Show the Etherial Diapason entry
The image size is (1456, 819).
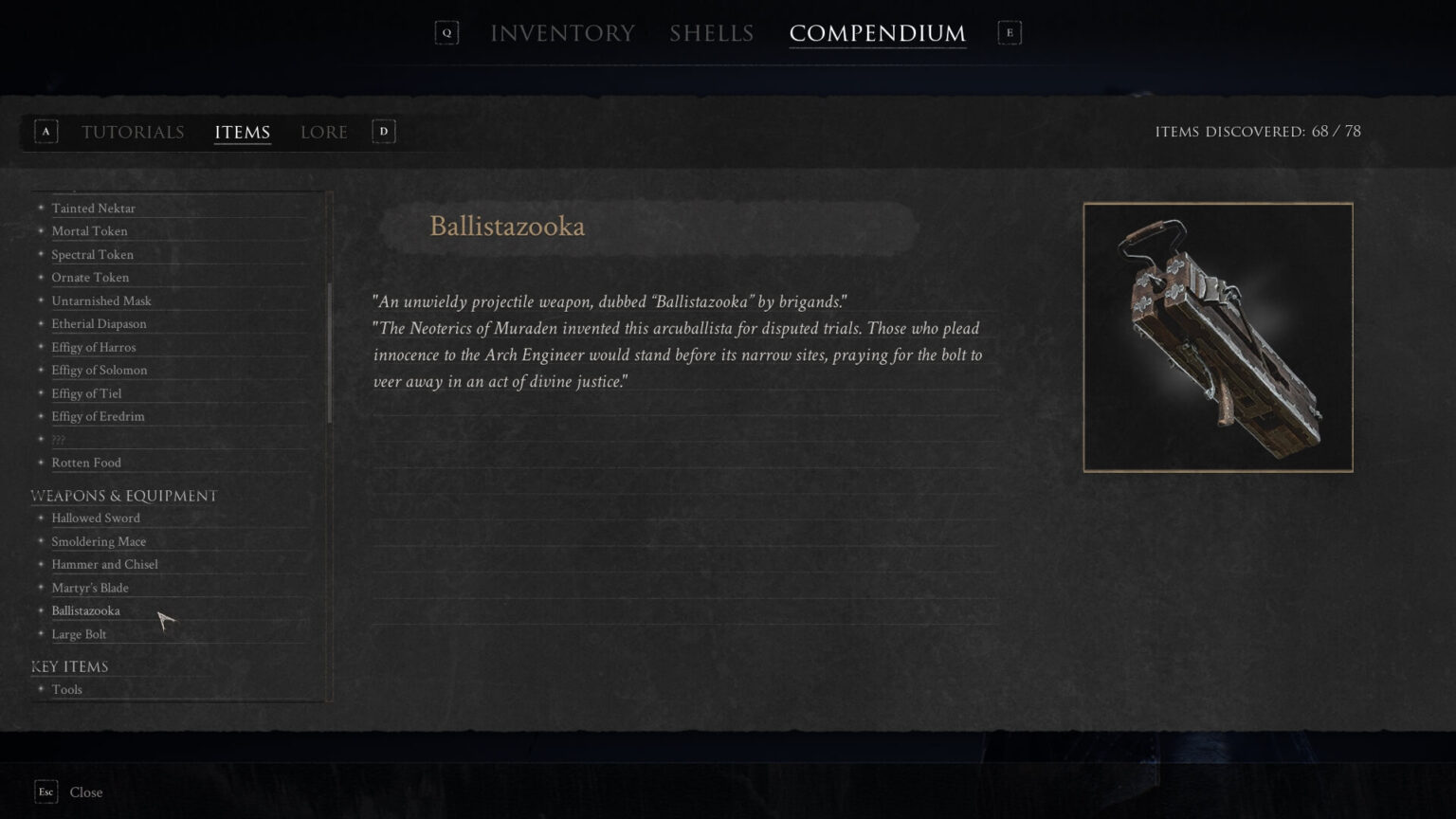pos(99,324)
